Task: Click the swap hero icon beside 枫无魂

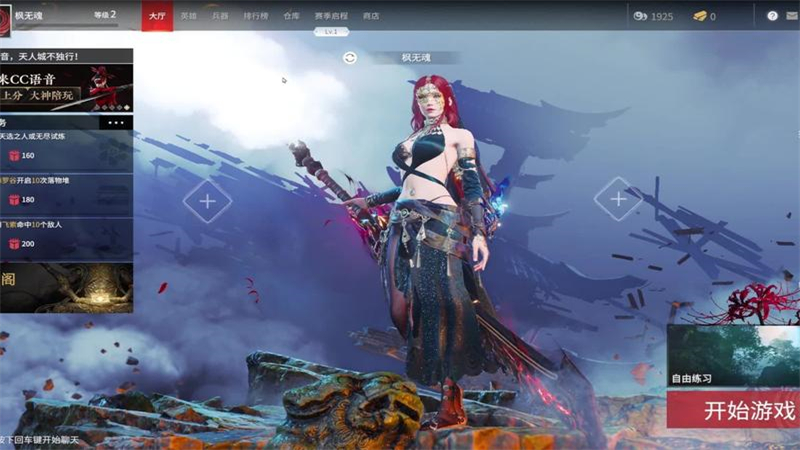Action: click(350, 58)
